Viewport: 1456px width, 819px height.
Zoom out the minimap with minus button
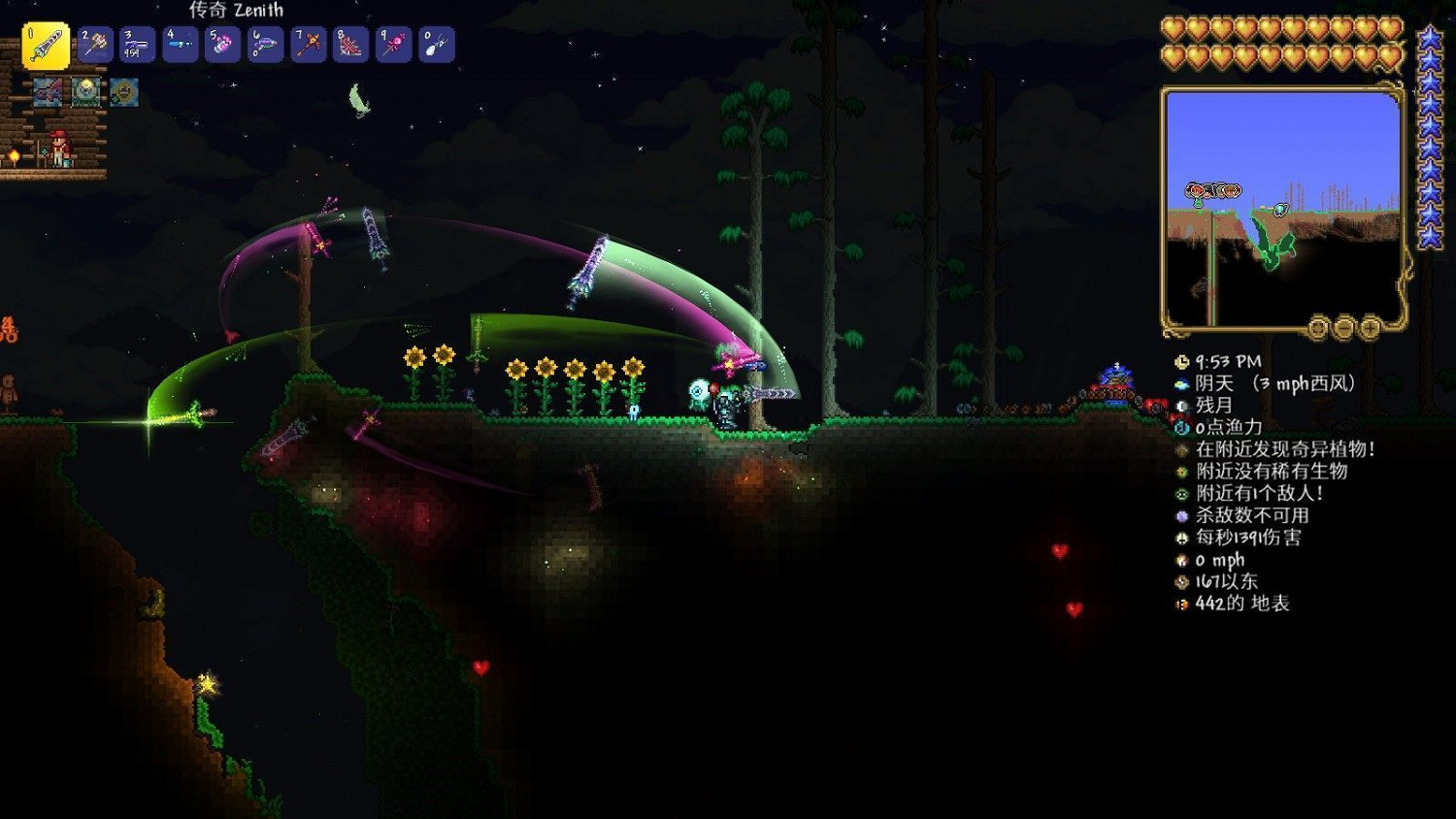(1344, 328)
